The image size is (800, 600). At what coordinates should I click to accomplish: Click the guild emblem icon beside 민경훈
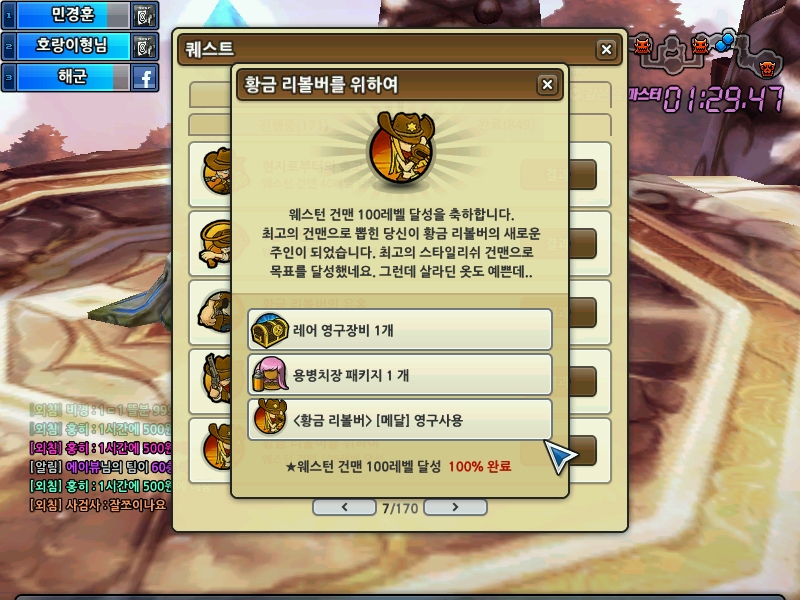point(145,15)
